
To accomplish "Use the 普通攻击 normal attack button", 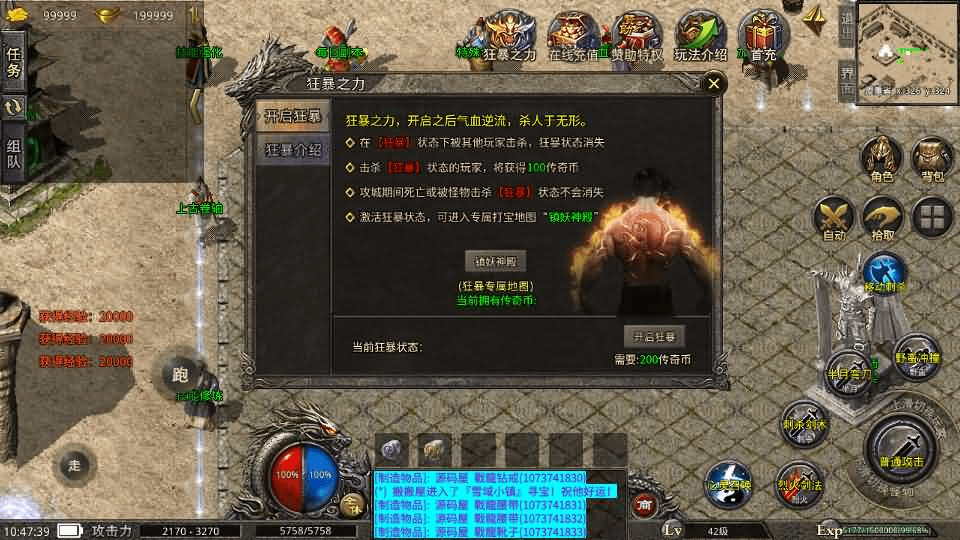I will 899,447.
